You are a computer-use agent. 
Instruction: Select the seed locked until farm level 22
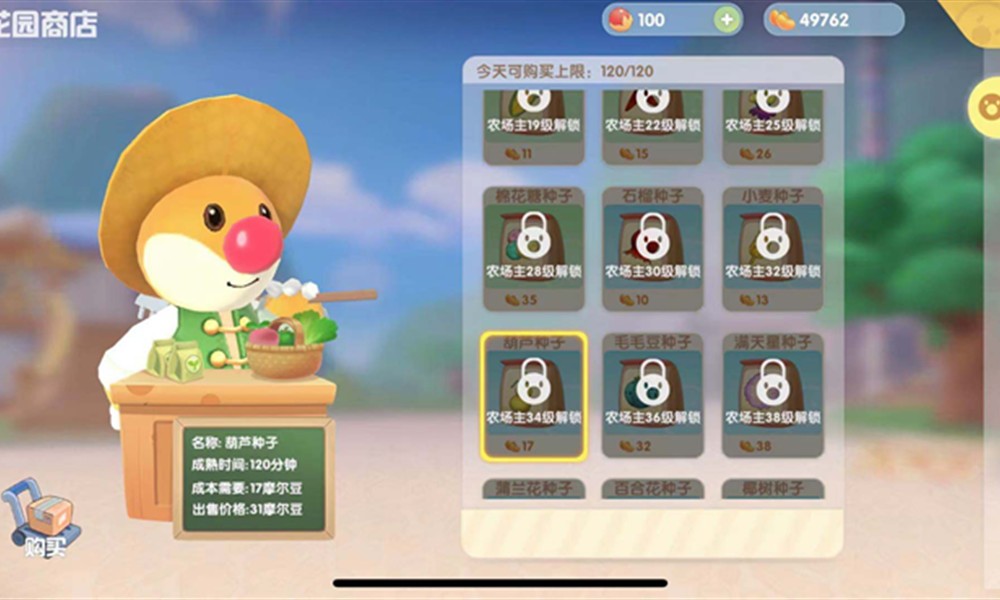[653, 126]
